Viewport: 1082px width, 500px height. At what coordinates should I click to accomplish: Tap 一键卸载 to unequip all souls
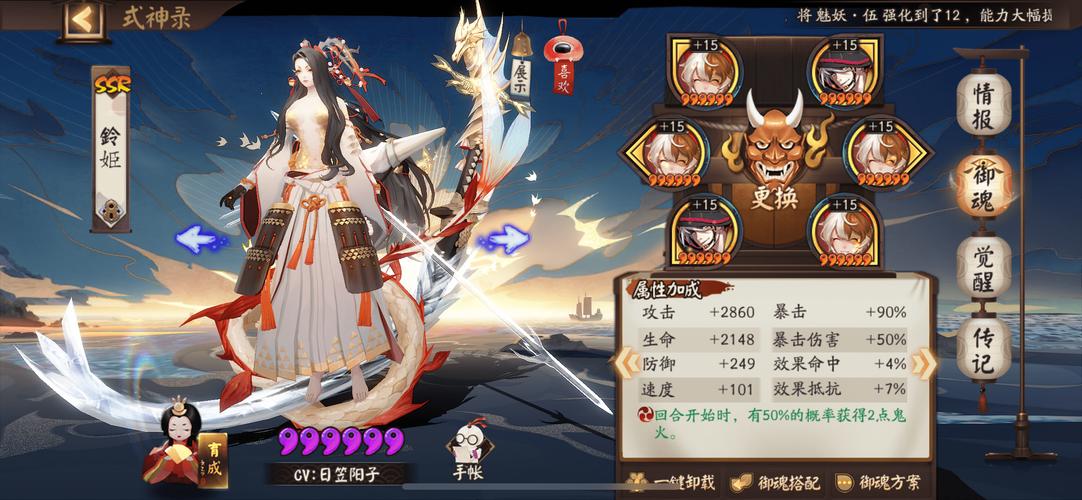(672, 483)
